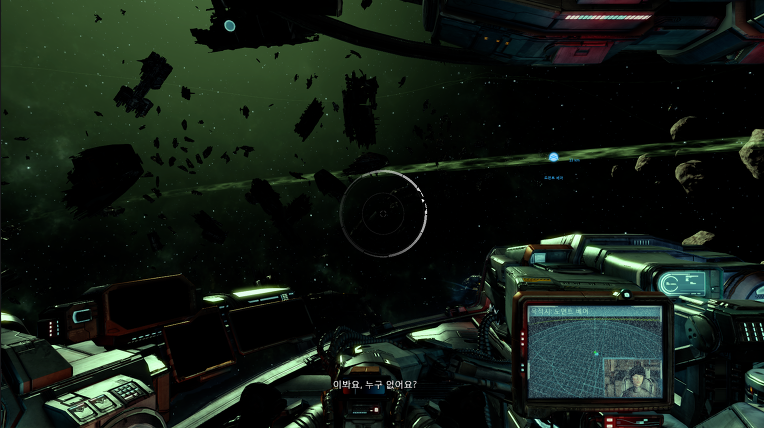
Task: Click the pilot's comm video portrait
Action: pyautogui.click(x=634, y=379)
